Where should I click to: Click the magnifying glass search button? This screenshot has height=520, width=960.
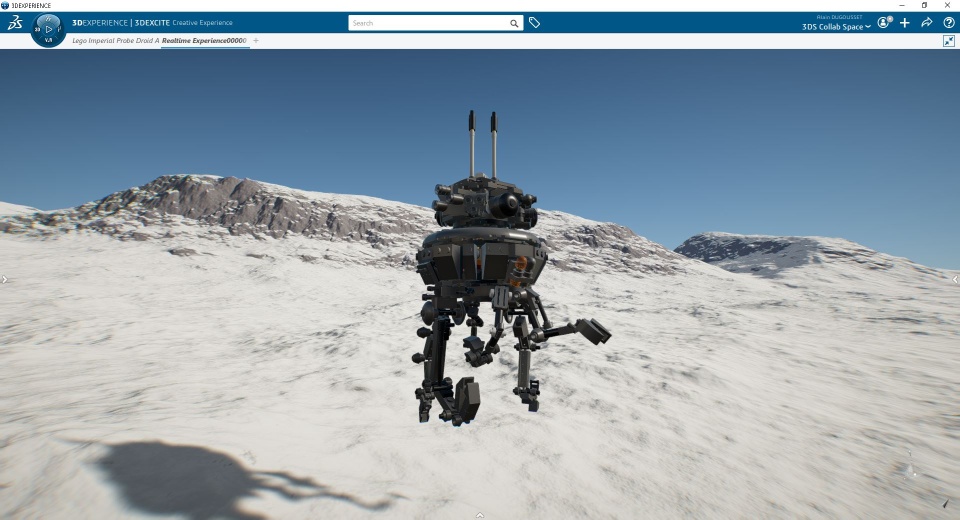click(x=514, y=23)
